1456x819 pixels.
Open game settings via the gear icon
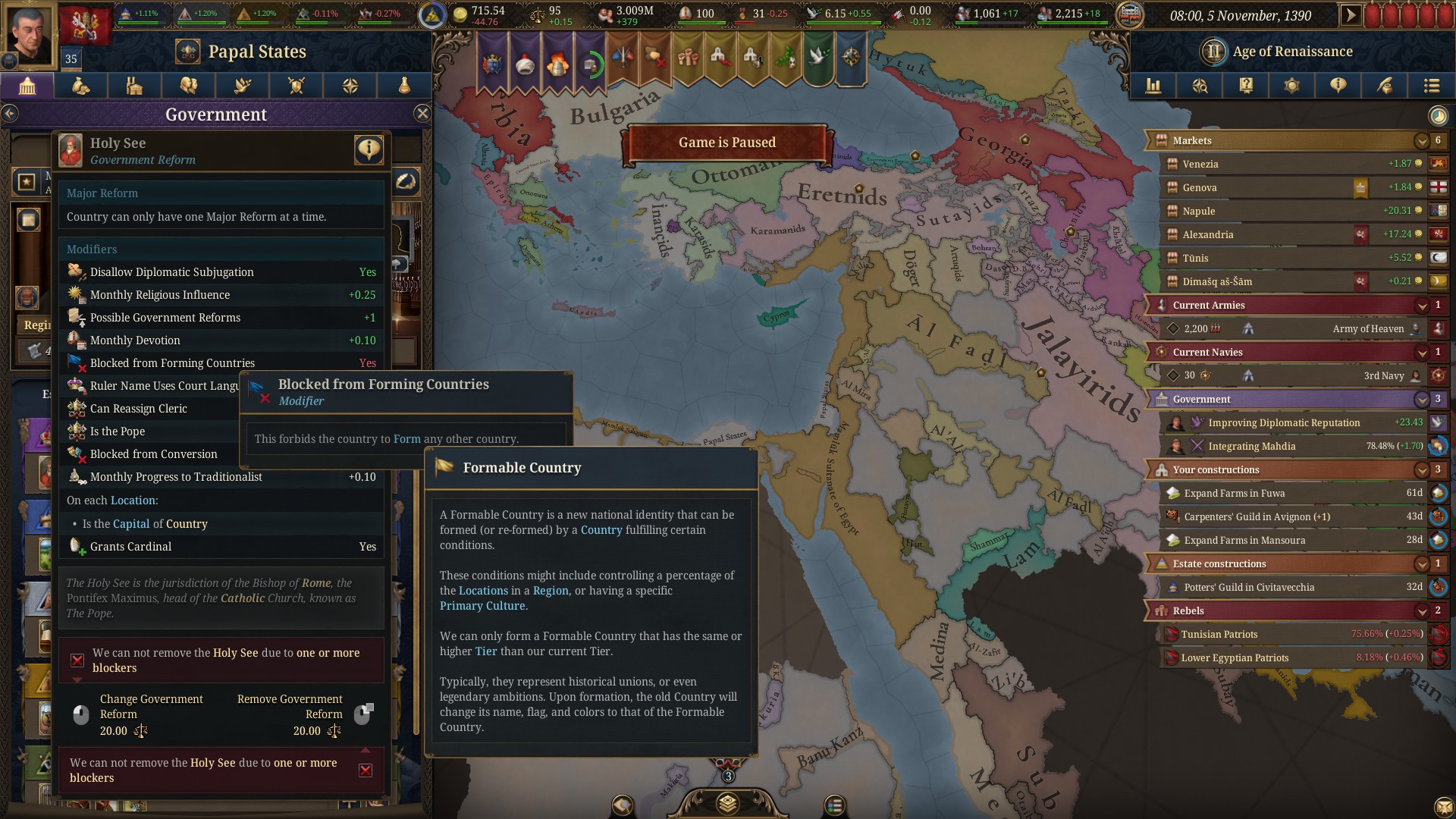[1292, 86]
